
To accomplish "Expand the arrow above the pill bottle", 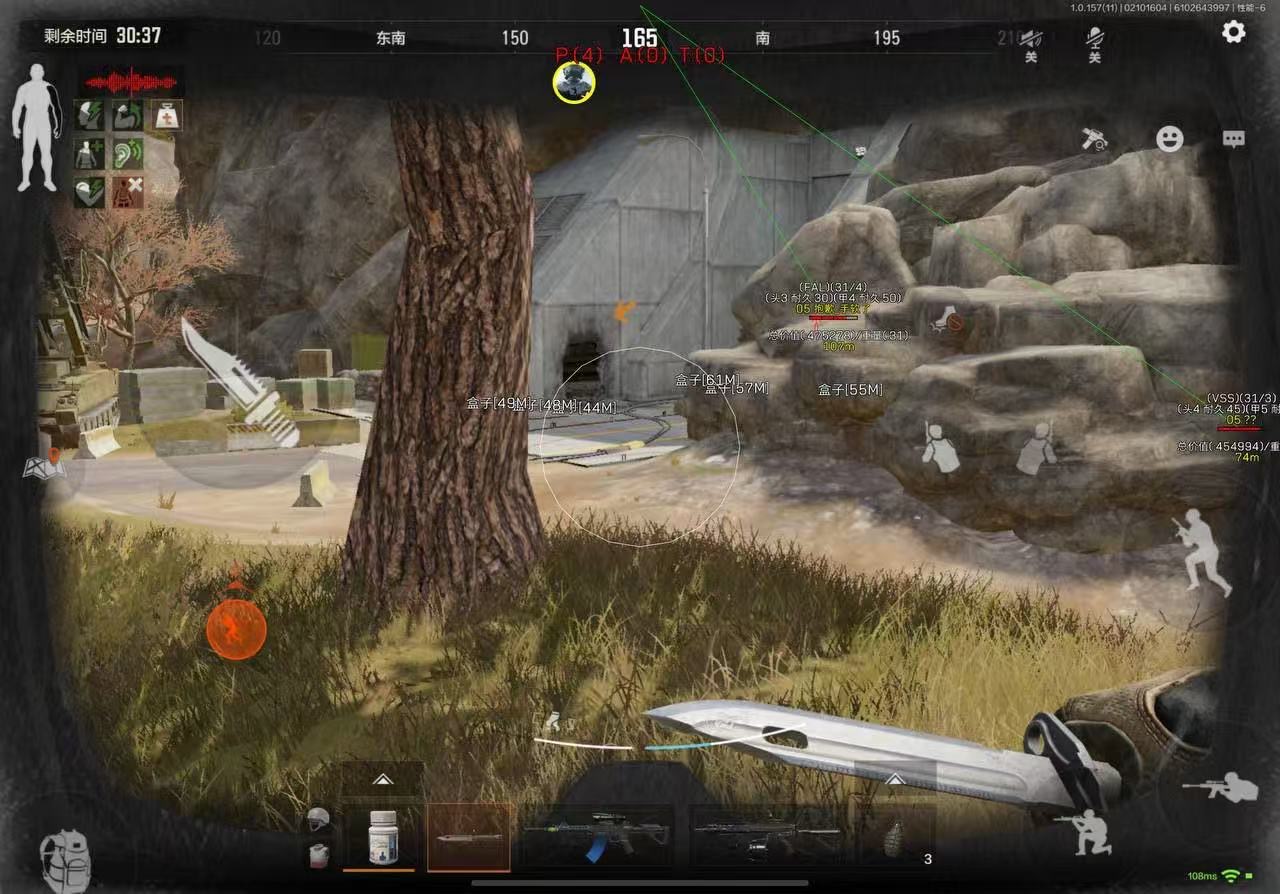I will pos(381,779).
